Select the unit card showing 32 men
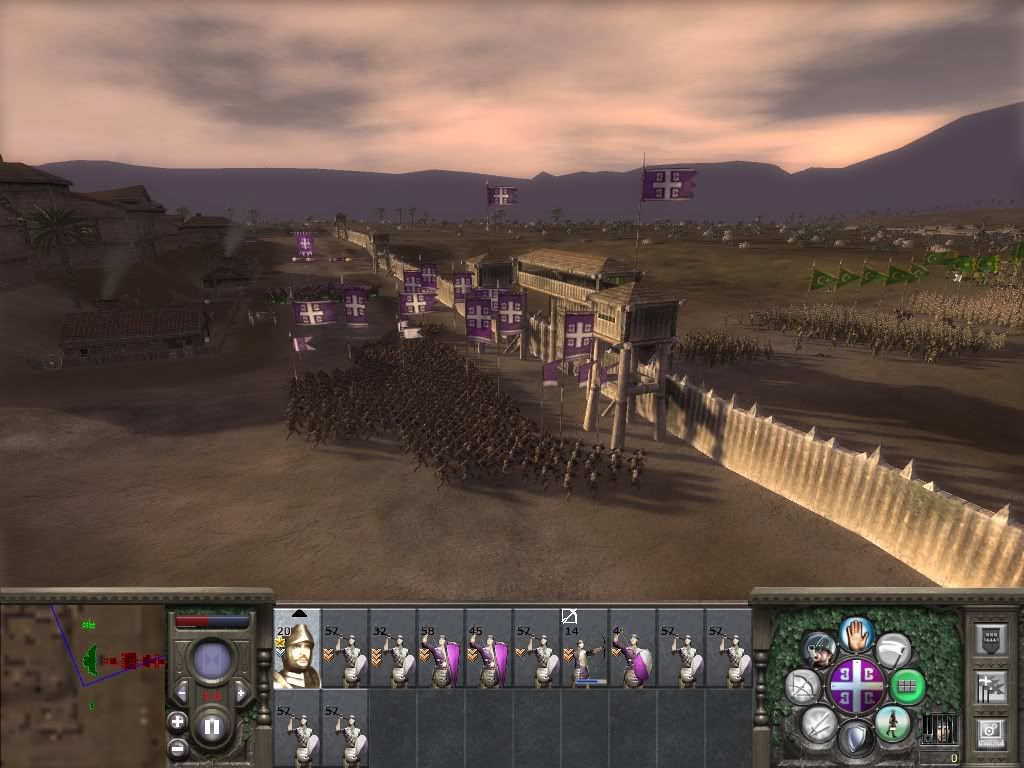Viewport: 1024px width, 768px height. tap(393, 649)
